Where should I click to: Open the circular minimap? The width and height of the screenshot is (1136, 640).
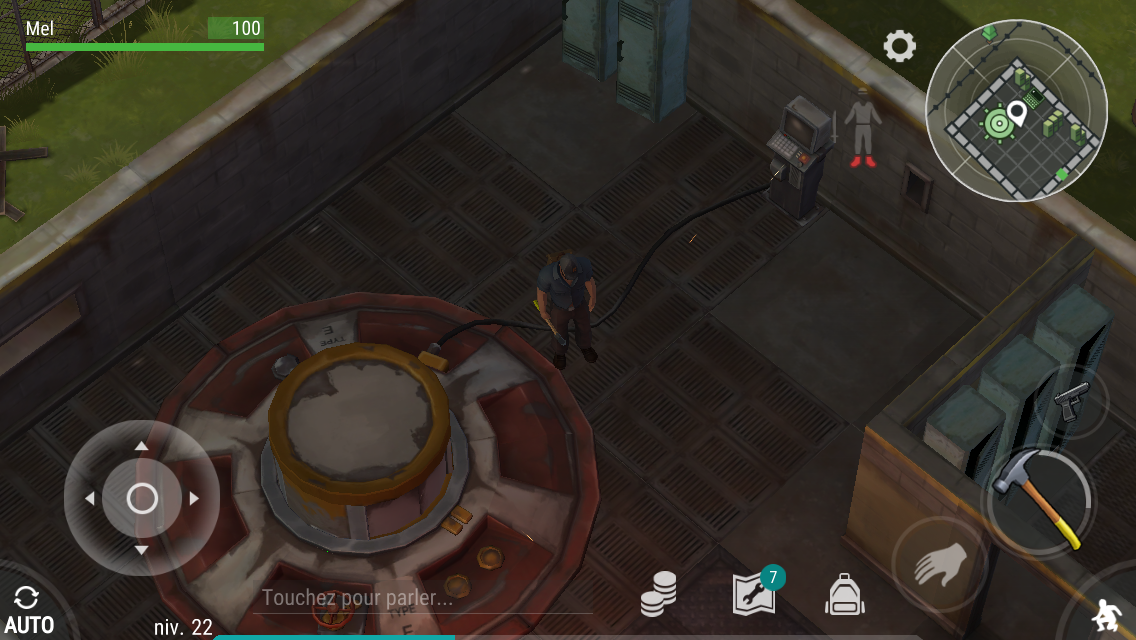[1015, 110]
